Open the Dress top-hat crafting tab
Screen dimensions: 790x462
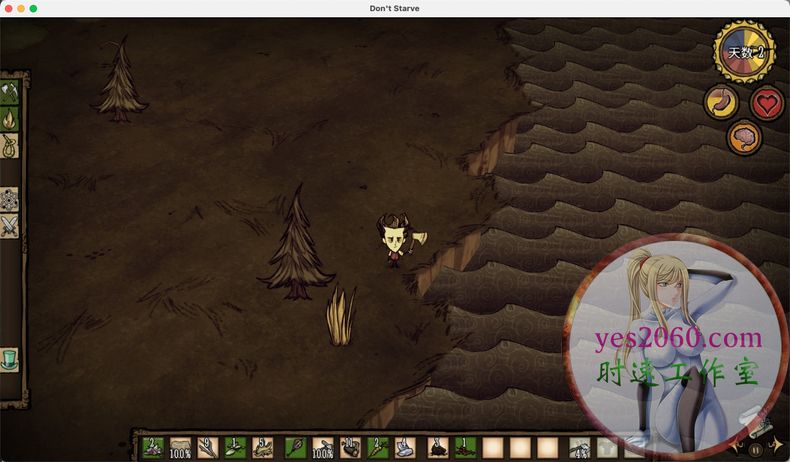[x=10, y=359]
